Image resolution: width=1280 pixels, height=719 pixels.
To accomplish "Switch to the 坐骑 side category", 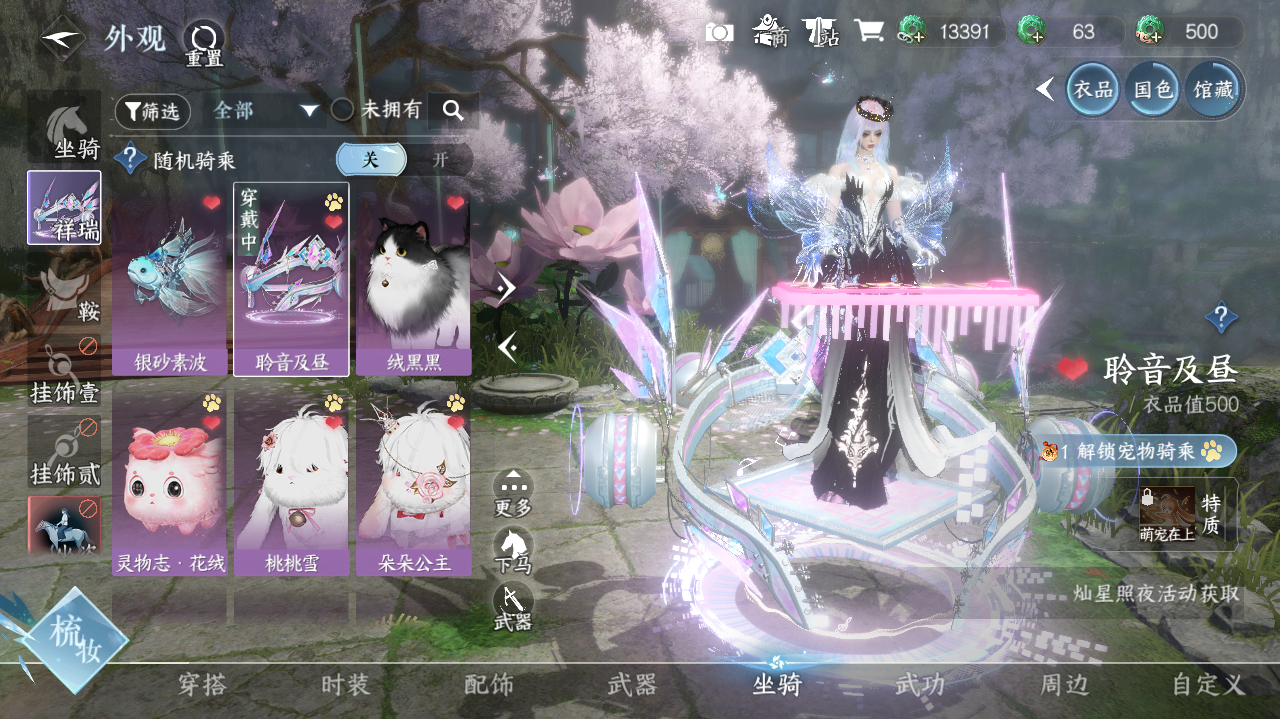I will point(65,128).
